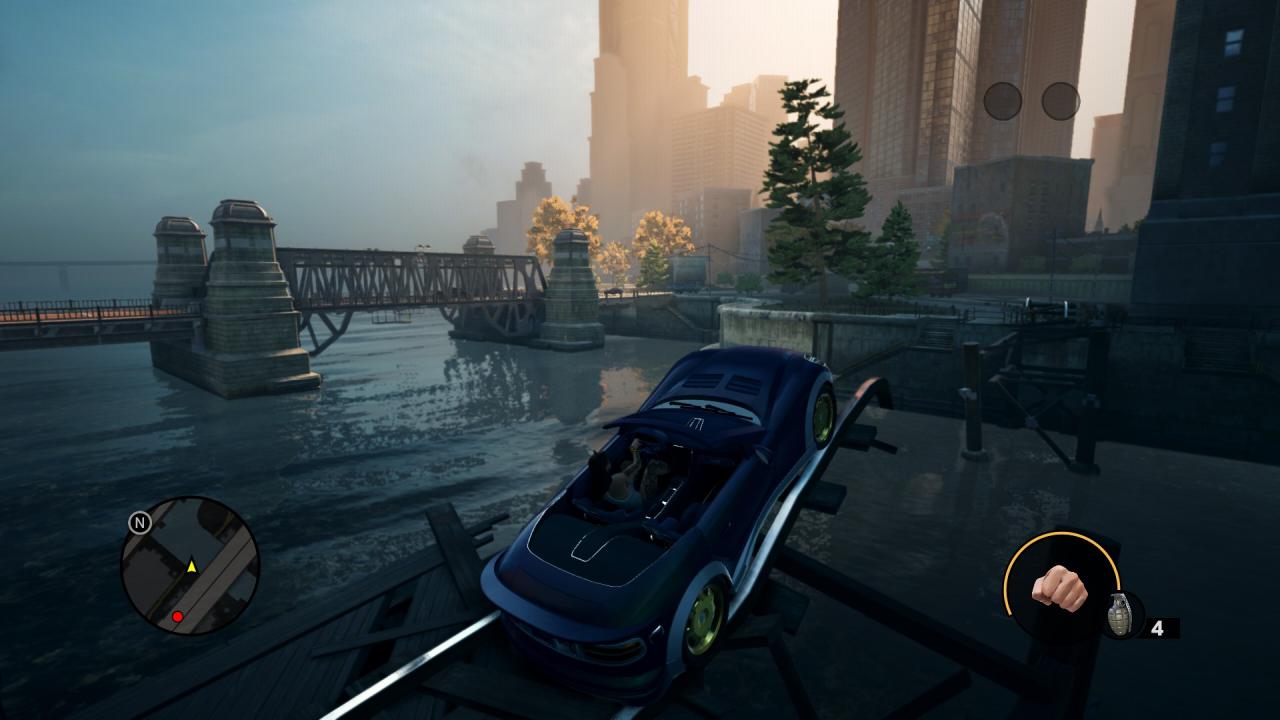Screen dimensions: 1280x720
Task: Choose the grenade icon
Action: (1120, 614)
